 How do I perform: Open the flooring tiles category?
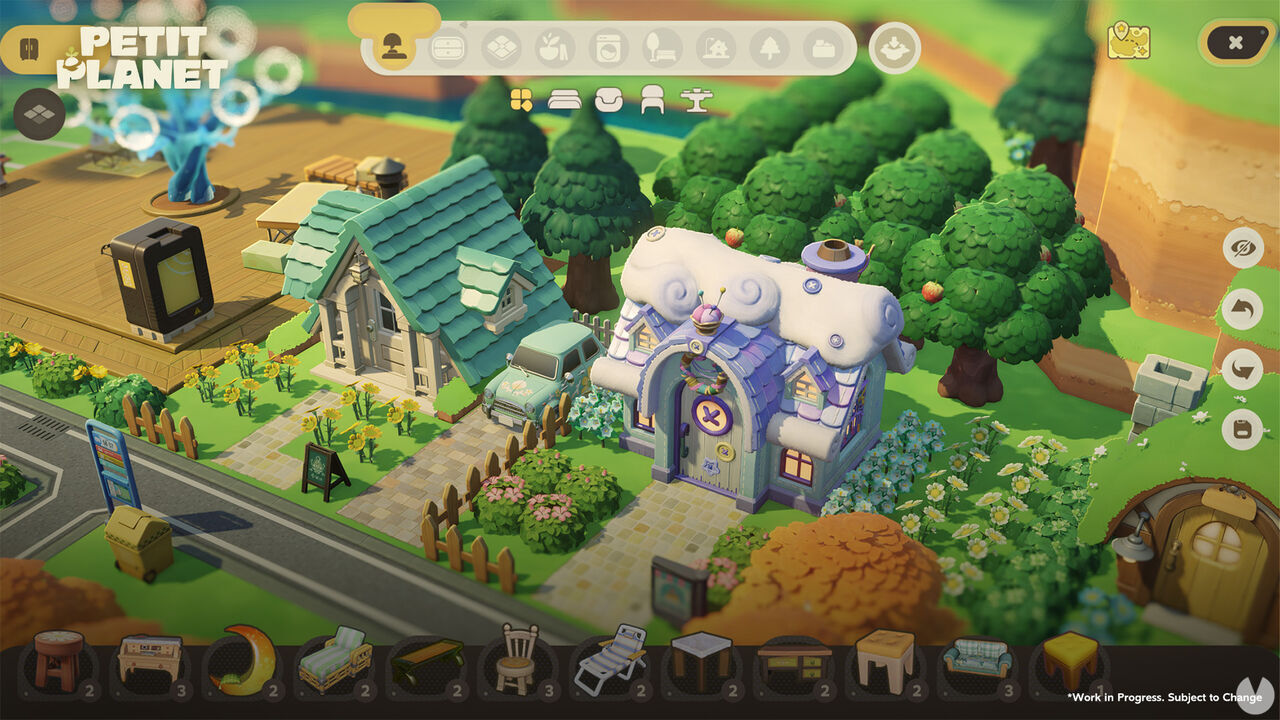501,47
